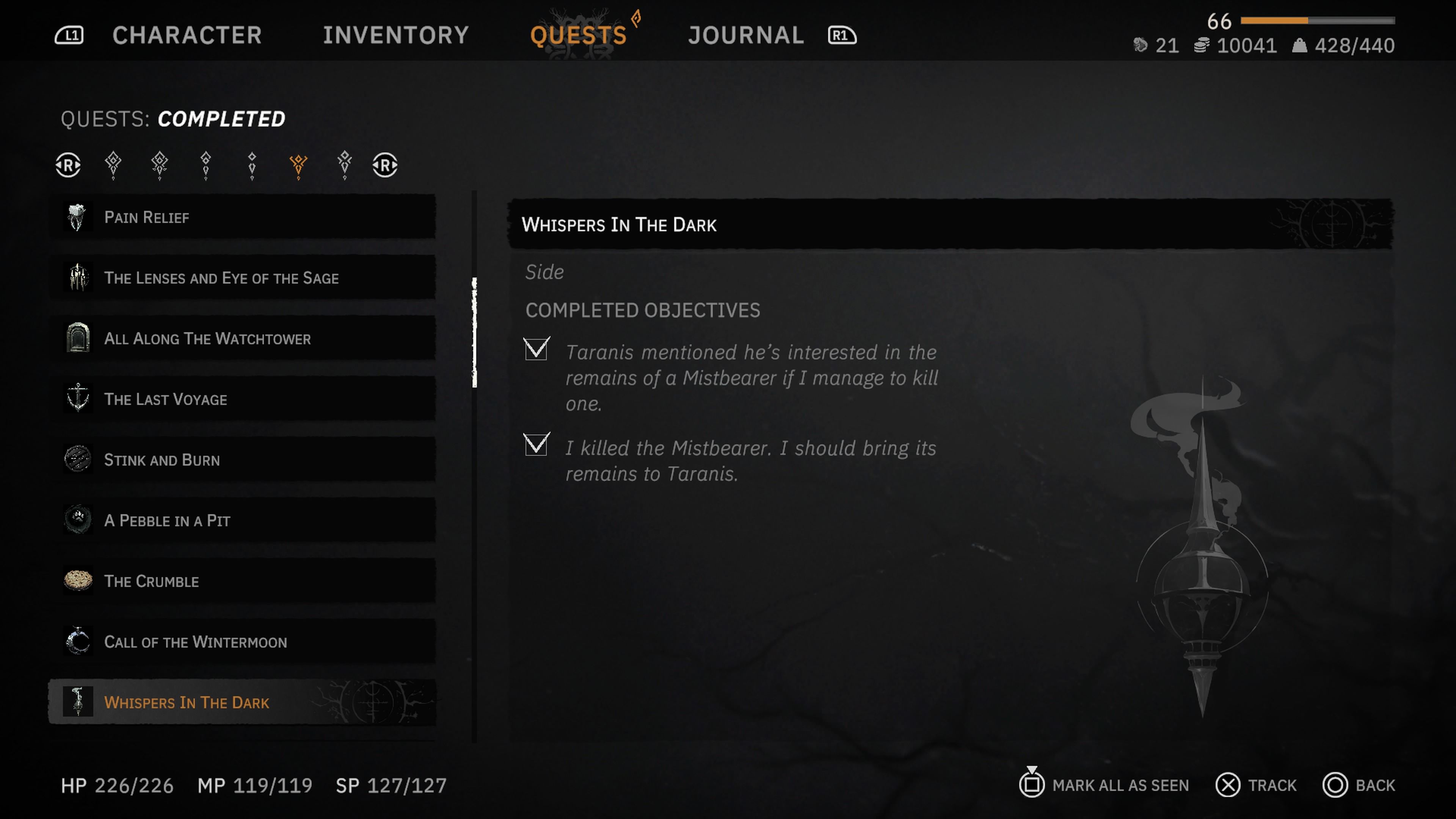Click the orange highlighted quest filter icon
The image size is (1456, 819).
(298, 165)
